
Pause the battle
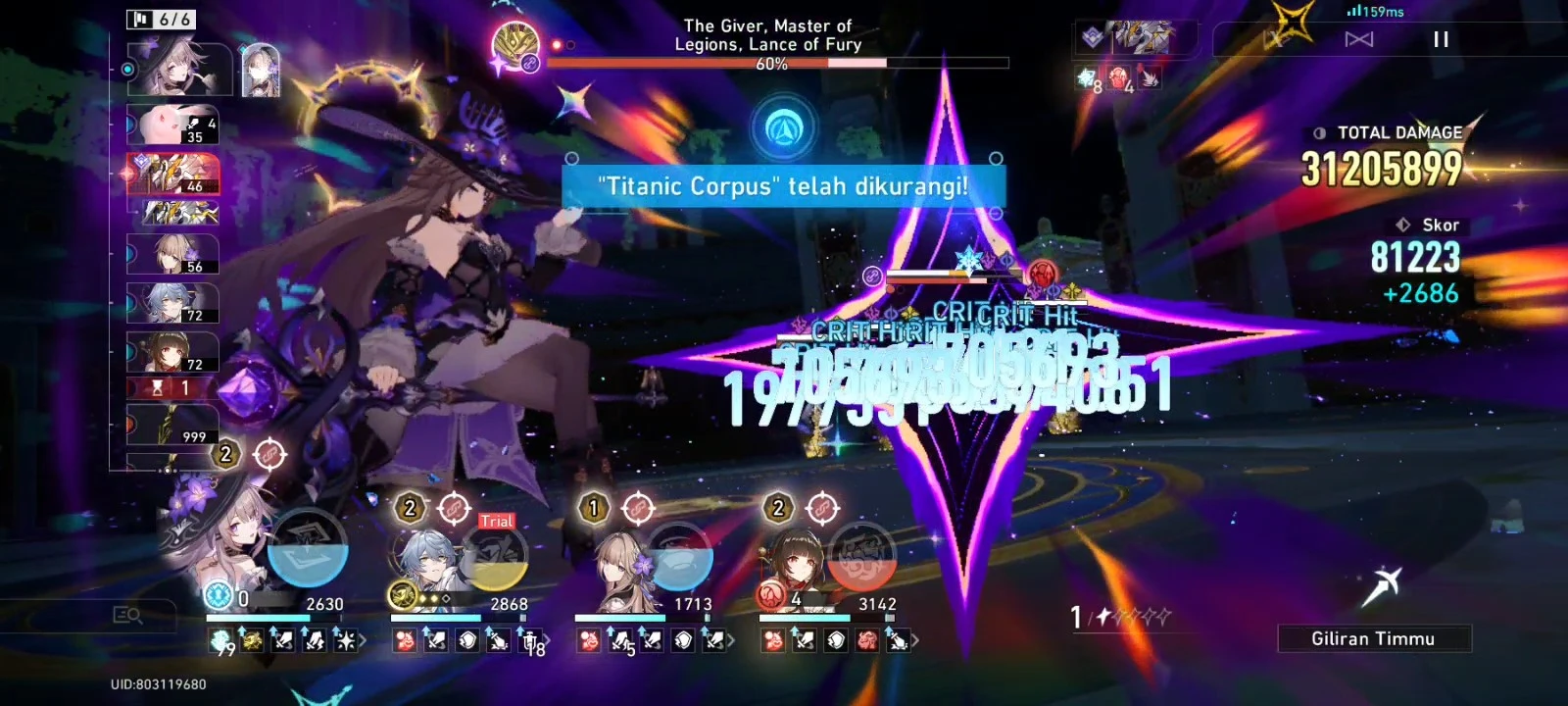[x=1441, y=39]
